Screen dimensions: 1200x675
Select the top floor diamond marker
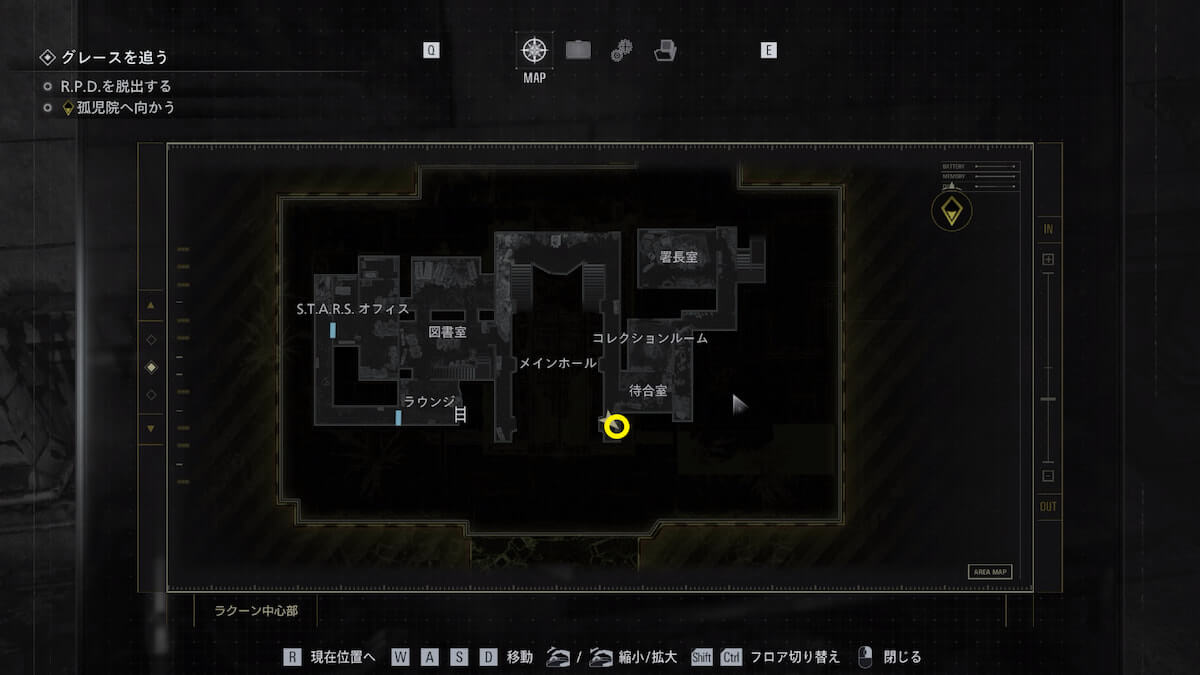(151, 340)
